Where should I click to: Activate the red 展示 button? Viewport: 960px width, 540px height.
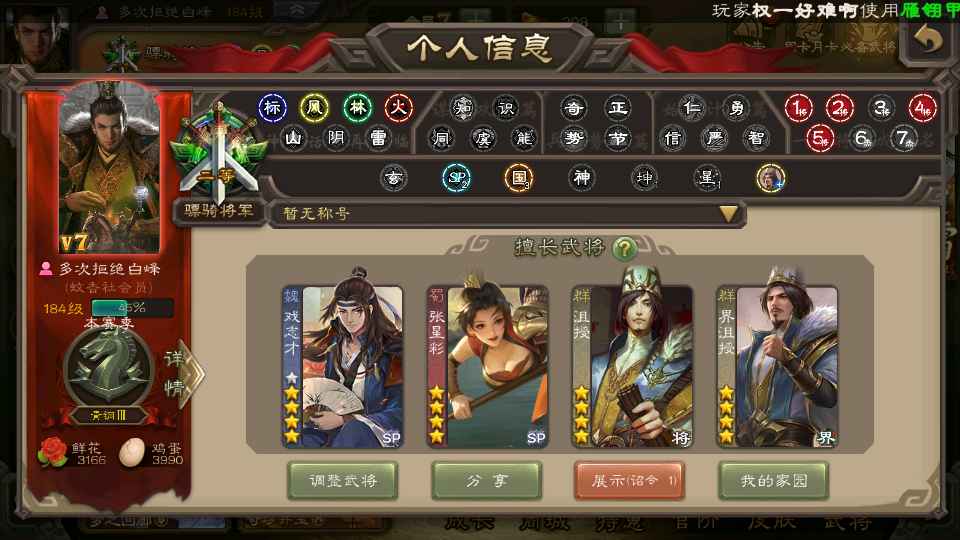(x=630, y=481)
